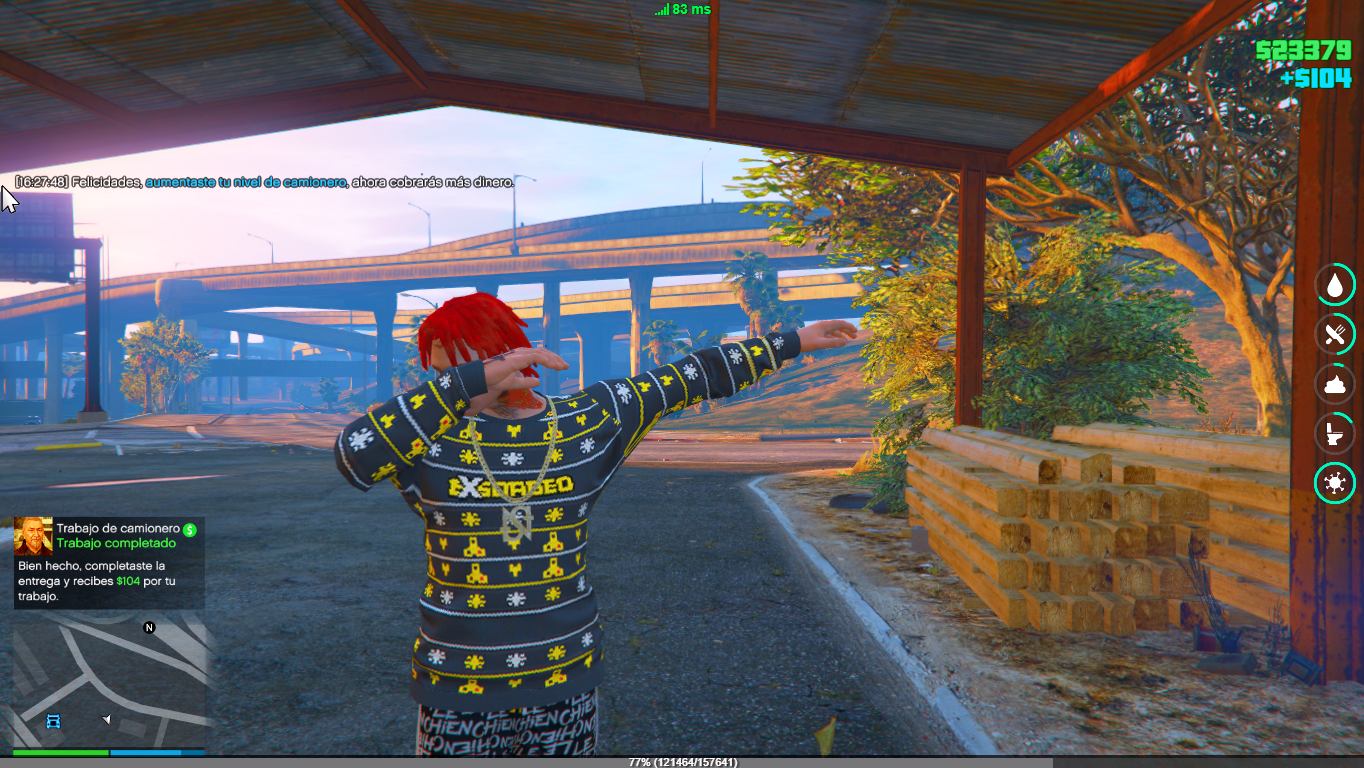Click the notification's character portrait
Screen dimensions: 1364x768
pos(33,537)
